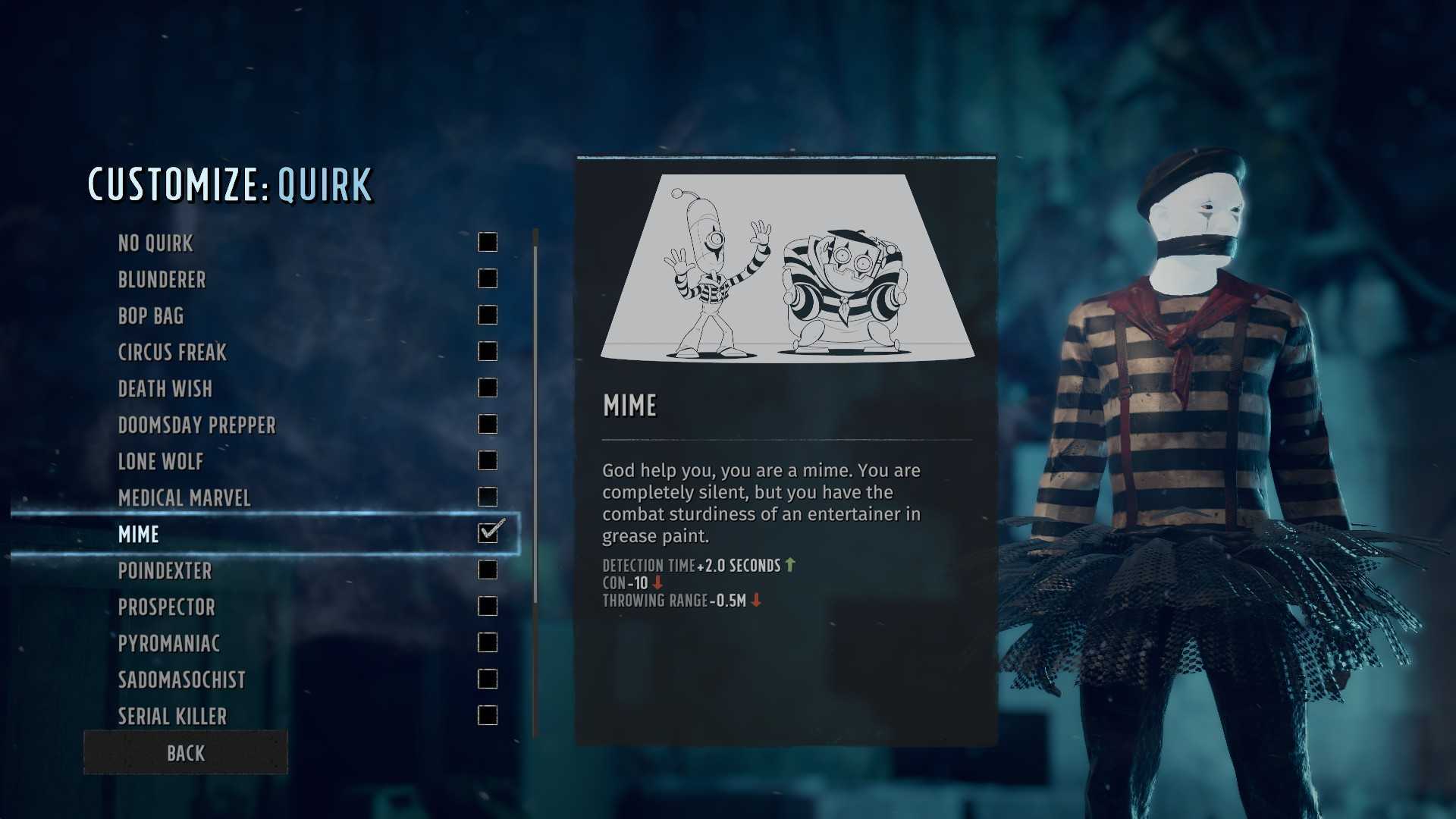Select the Circus Freak quirk

(x=172, y=353)
